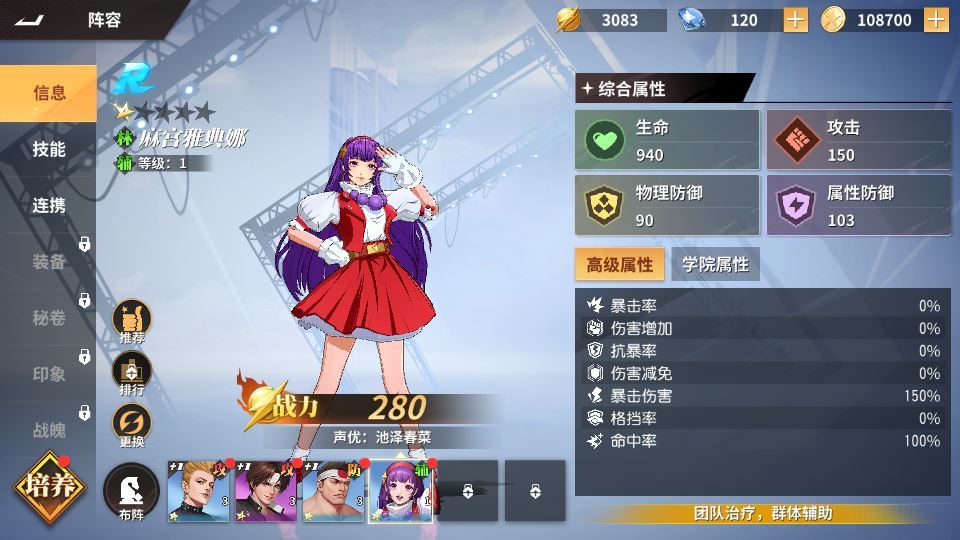Add diamonds with the plus button

point(795,20)
